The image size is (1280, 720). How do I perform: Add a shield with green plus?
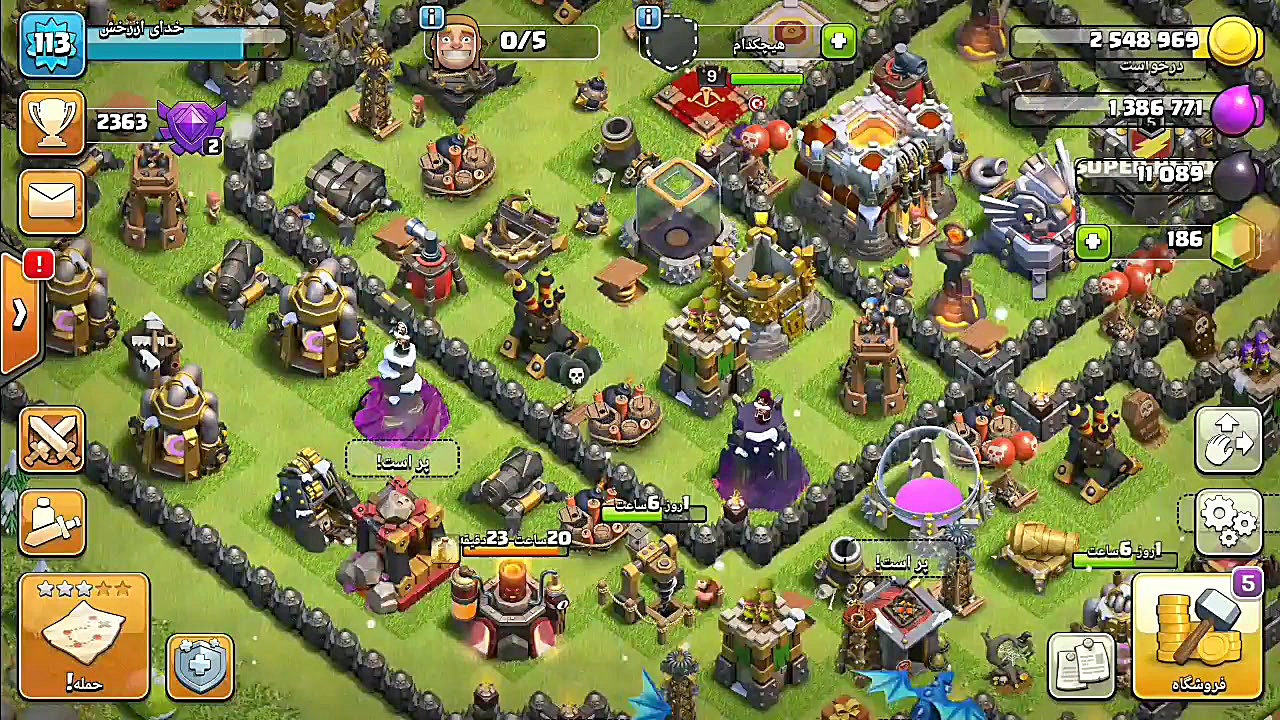tap(838, 42)
